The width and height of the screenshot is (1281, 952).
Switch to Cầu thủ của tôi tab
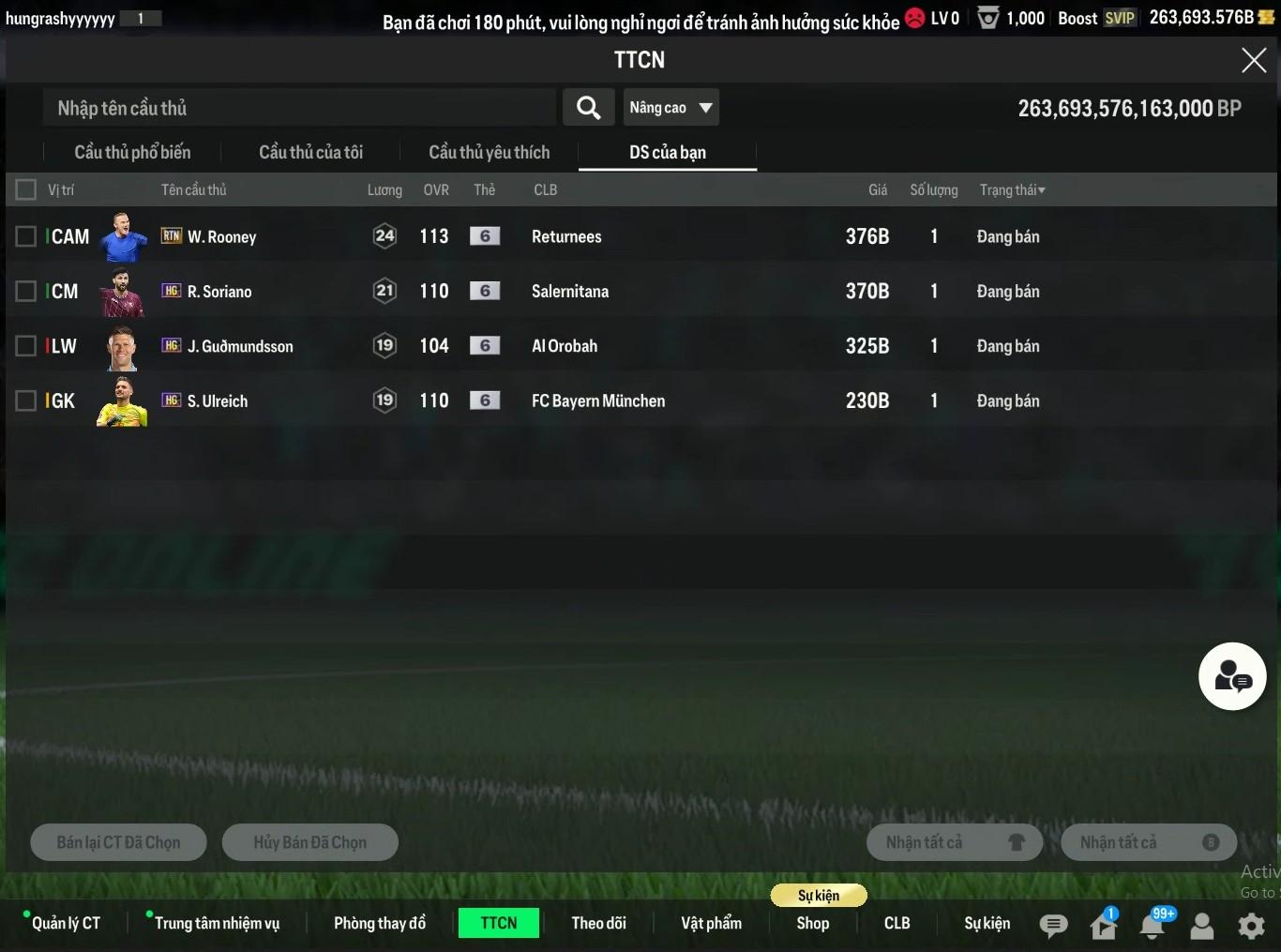(310, 152)
